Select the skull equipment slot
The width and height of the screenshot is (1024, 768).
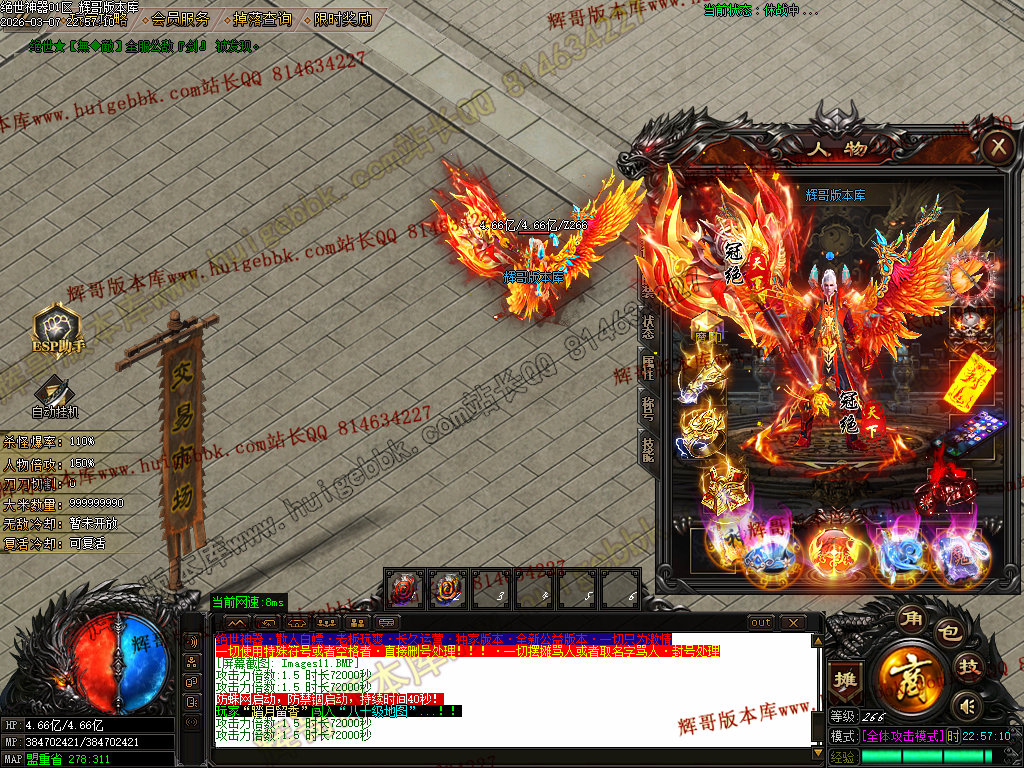(x=969, y=324)
